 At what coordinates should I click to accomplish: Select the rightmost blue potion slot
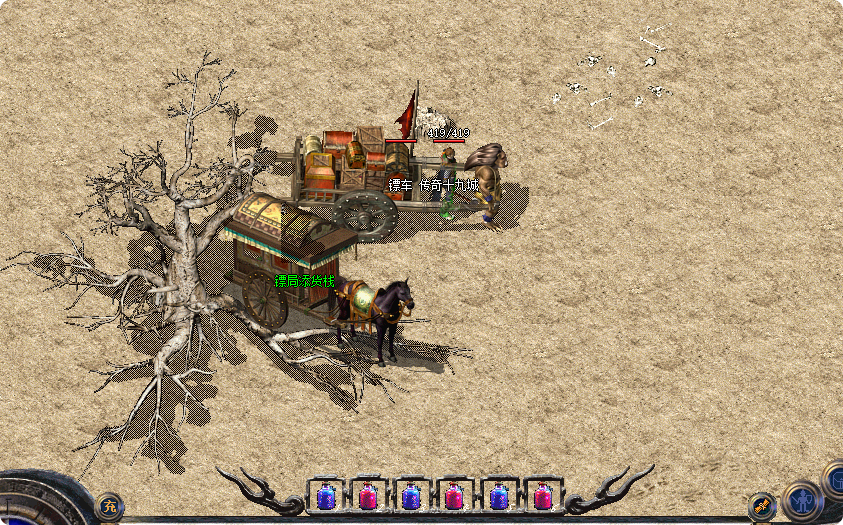(499, 495)
